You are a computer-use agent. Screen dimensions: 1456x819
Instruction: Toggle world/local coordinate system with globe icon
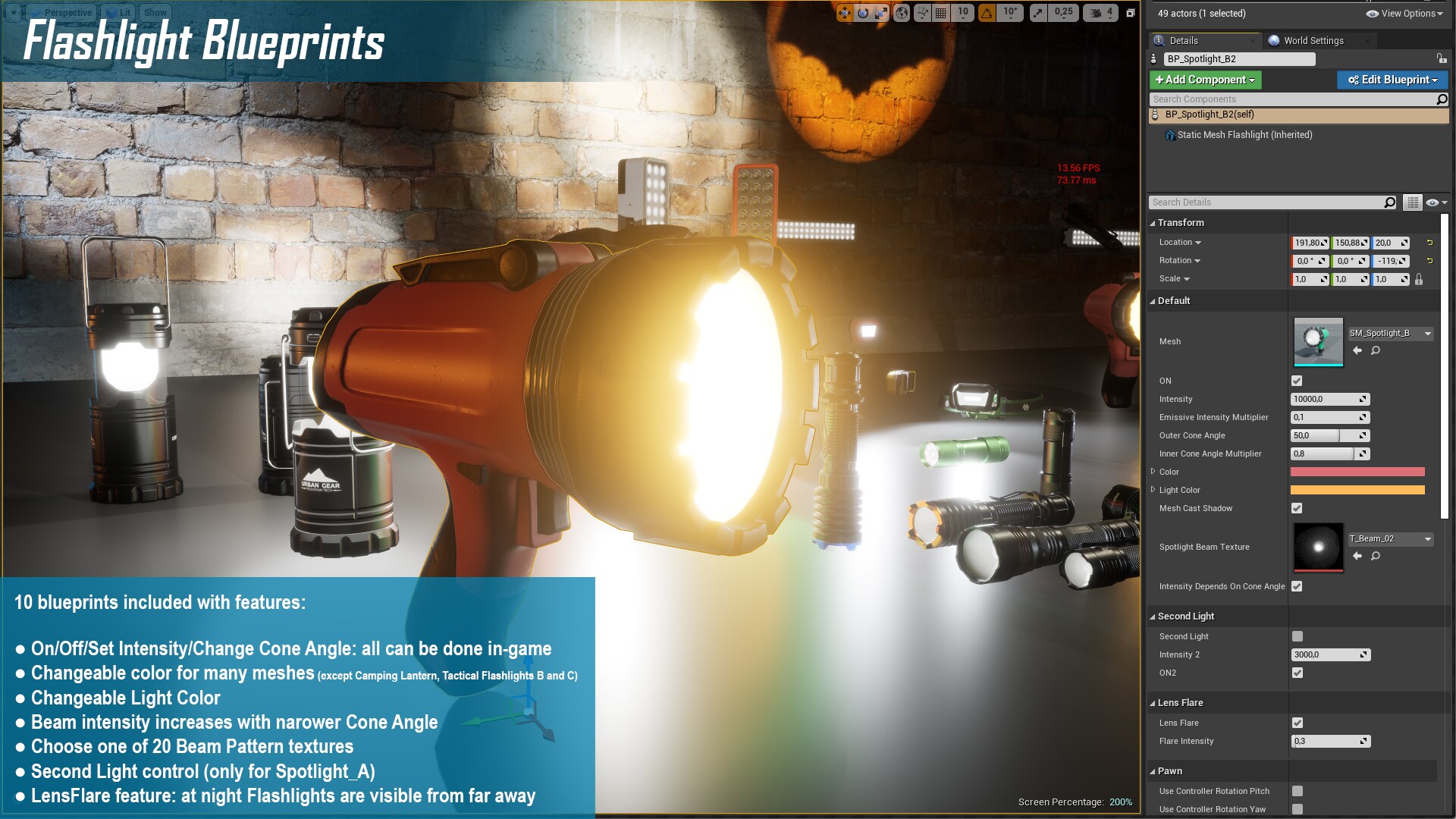click(x=901, y=13)
